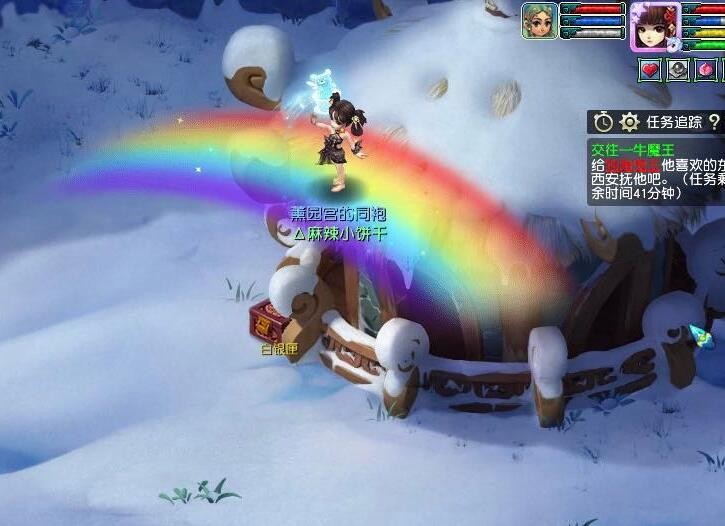Click the quest tracker question mark help
725x526 pixels.
[714, 122]
